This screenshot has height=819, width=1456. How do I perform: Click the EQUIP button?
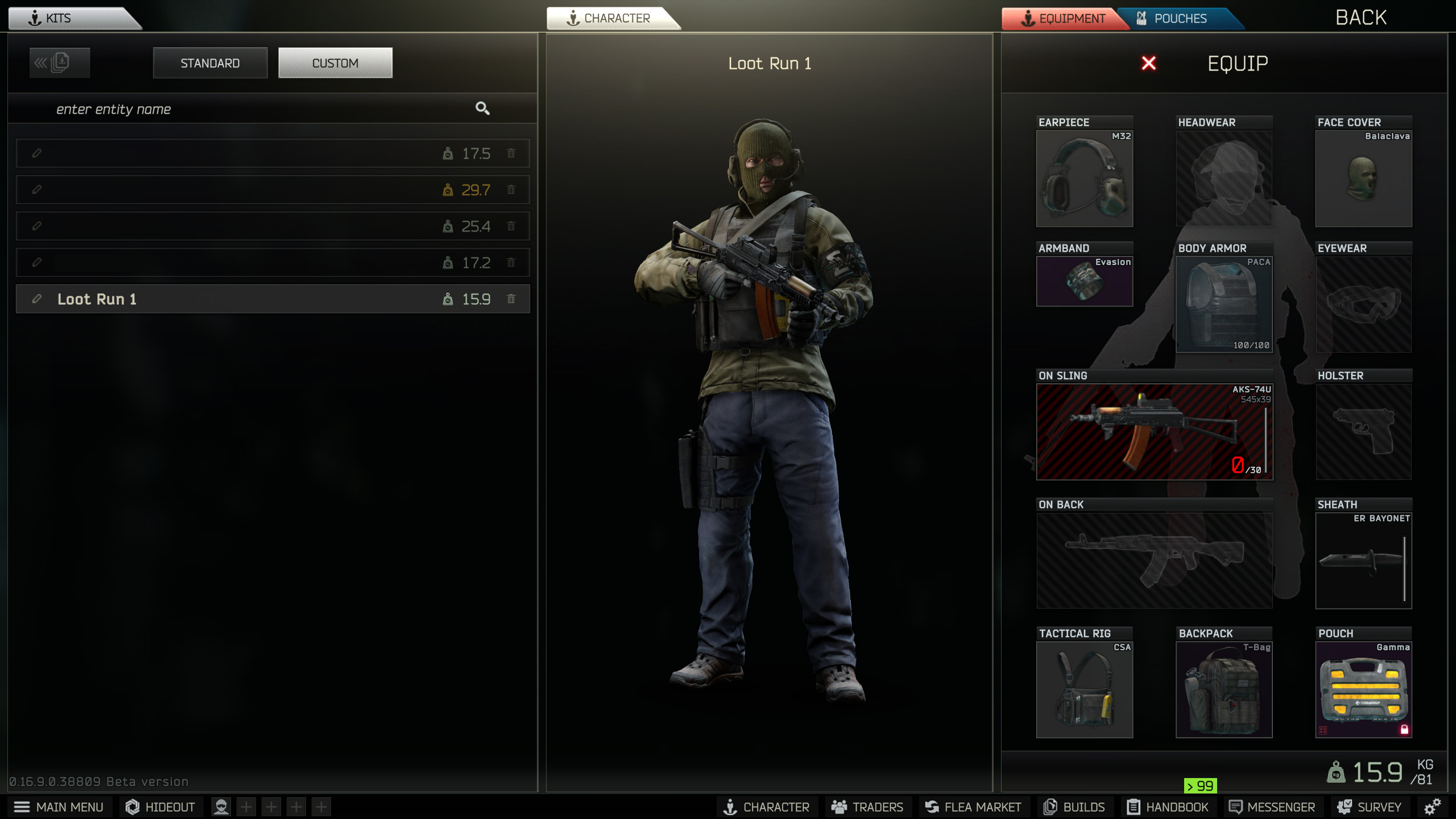pos(1238,63)
